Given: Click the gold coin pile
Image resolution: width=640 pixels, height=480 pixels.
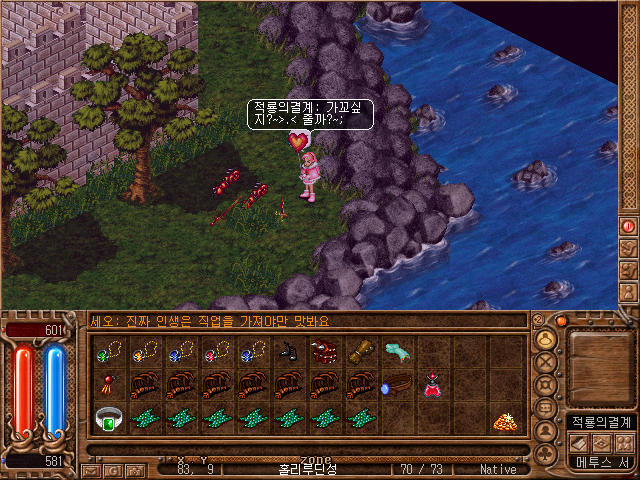Looking at the screenshot, I should [506, 421].
